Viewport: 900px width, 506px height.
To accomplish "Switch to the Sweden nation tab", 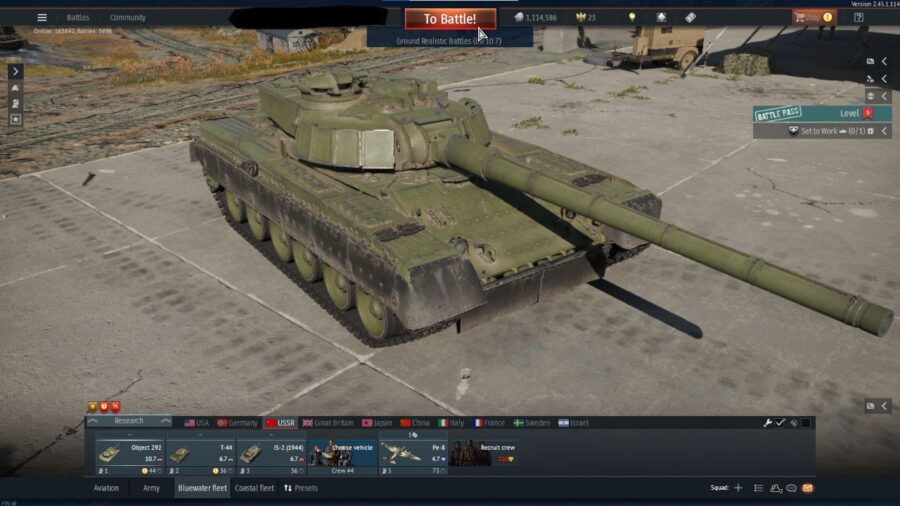I will coord(532,423).
